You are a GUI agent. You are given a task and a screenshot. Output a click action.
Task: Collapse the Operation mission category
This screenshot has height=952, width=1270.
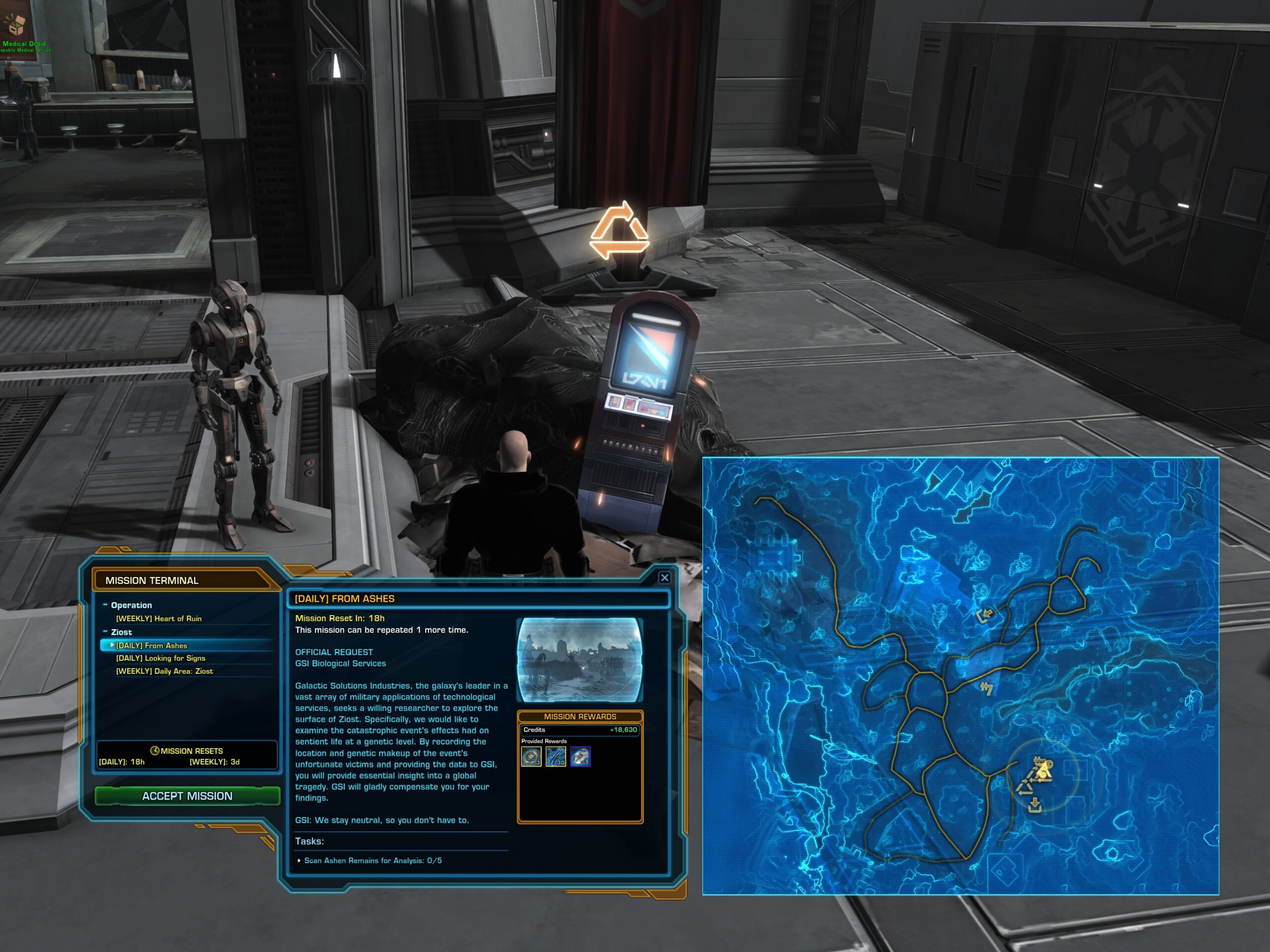pos(105,605)
